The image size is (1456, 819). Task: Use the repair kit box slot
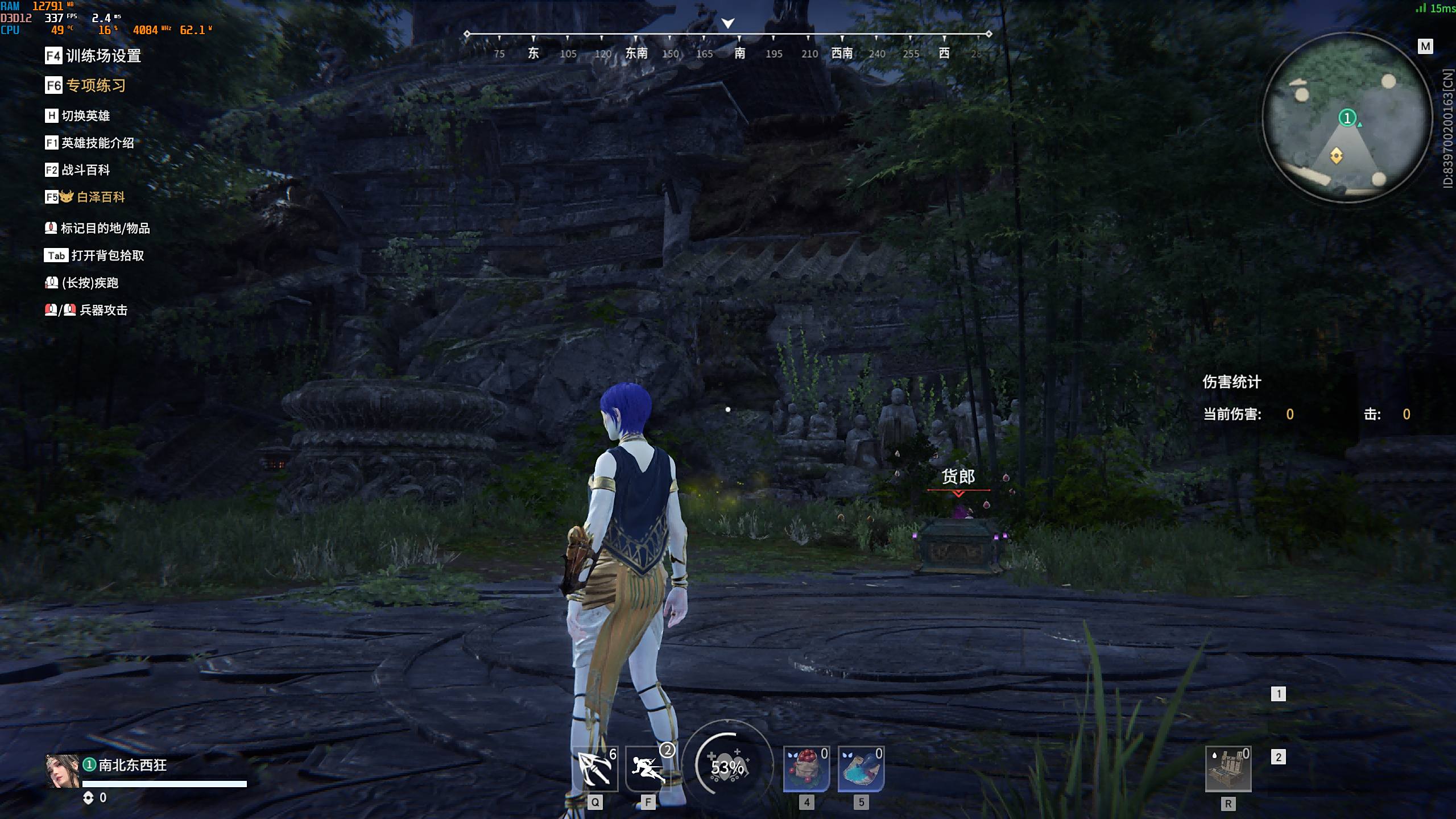(1228, 770)
